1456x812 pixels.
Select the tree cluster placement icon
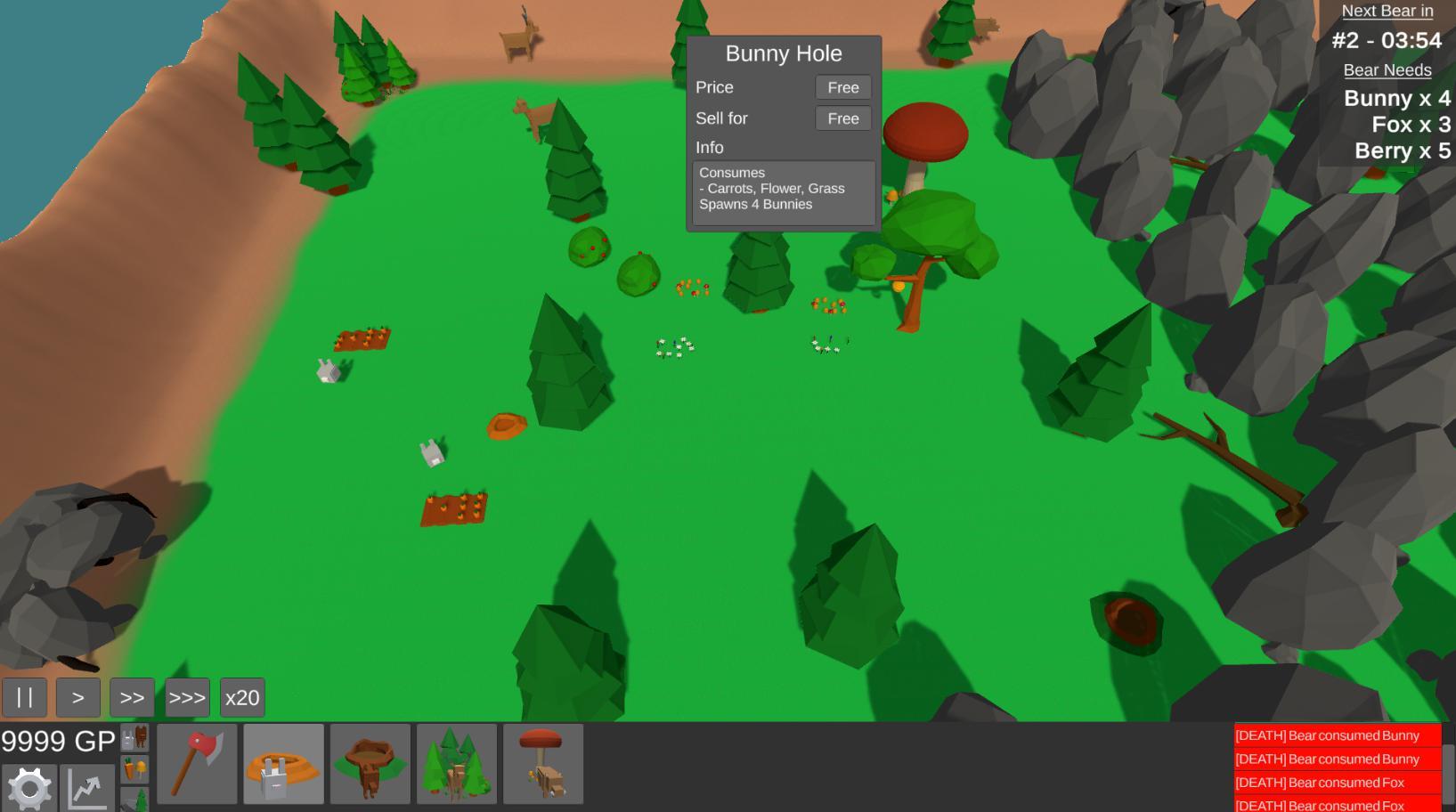pyautogui.click(x=457, y=763)
